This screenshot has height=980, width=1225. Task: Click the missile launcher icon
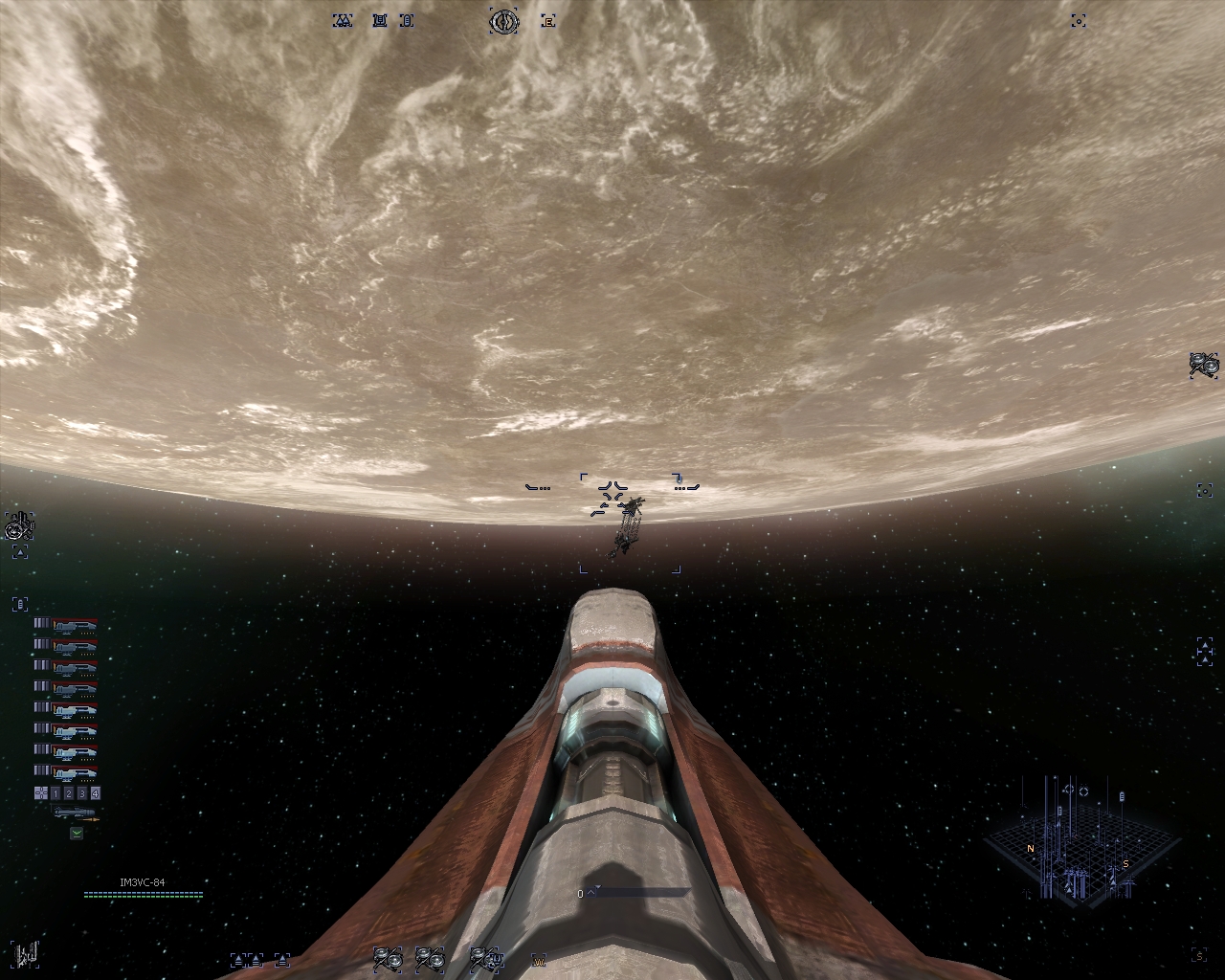tap(77, 813)
